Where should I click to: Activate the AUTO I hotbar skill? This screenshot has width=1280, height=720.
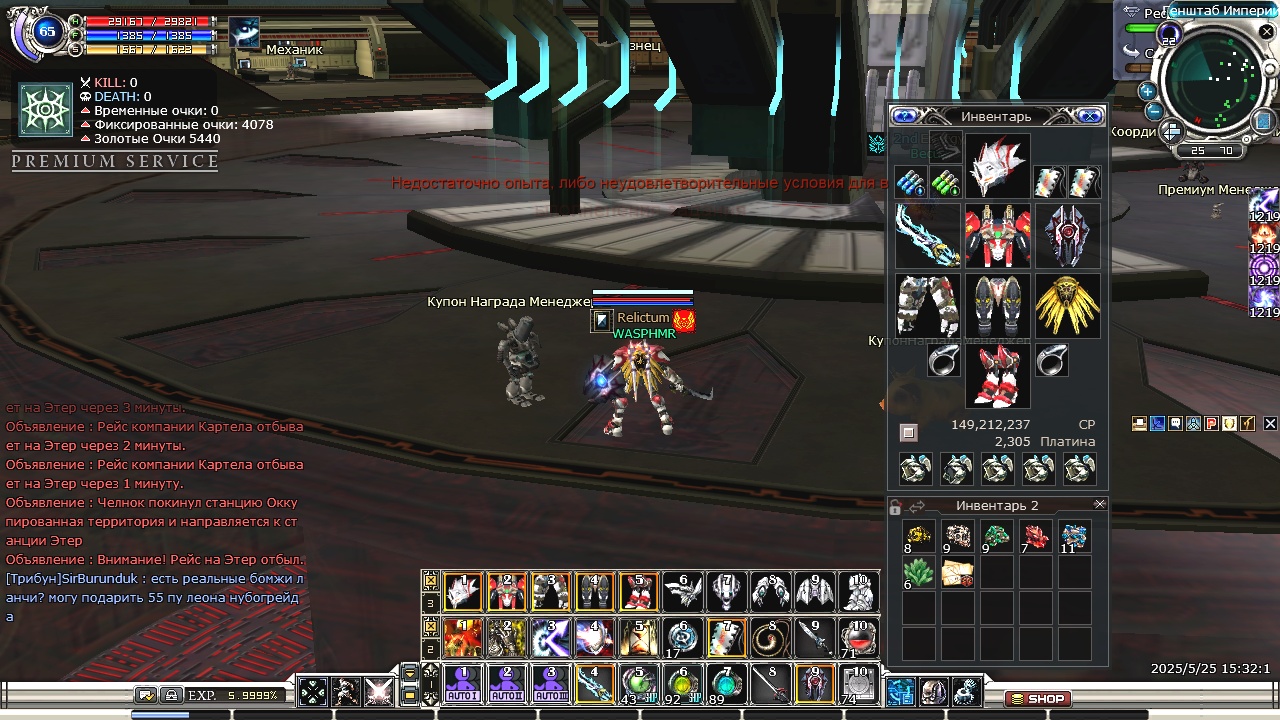pyautogui.click(x=462, y=684)
